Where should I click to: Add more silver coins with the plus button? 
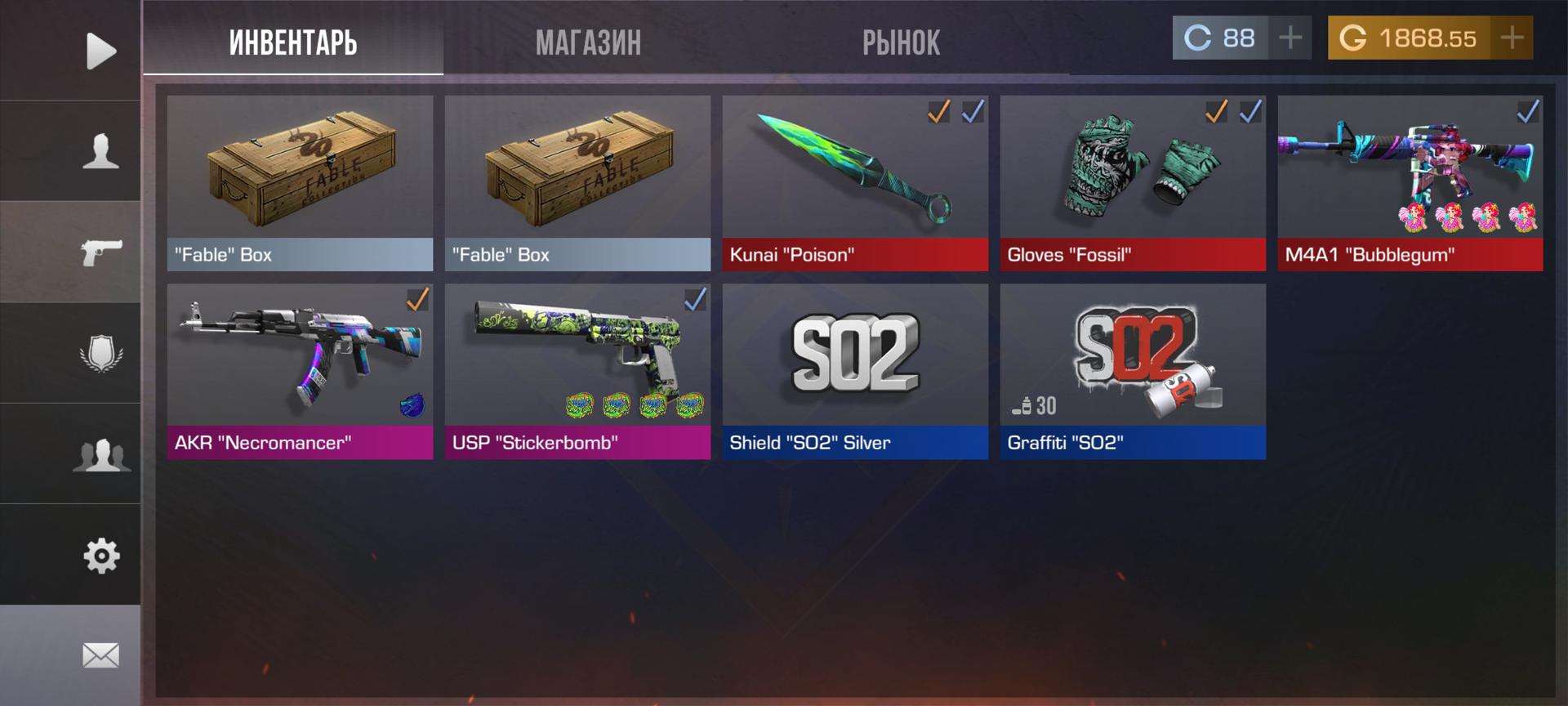click(x=1290, y=38)
